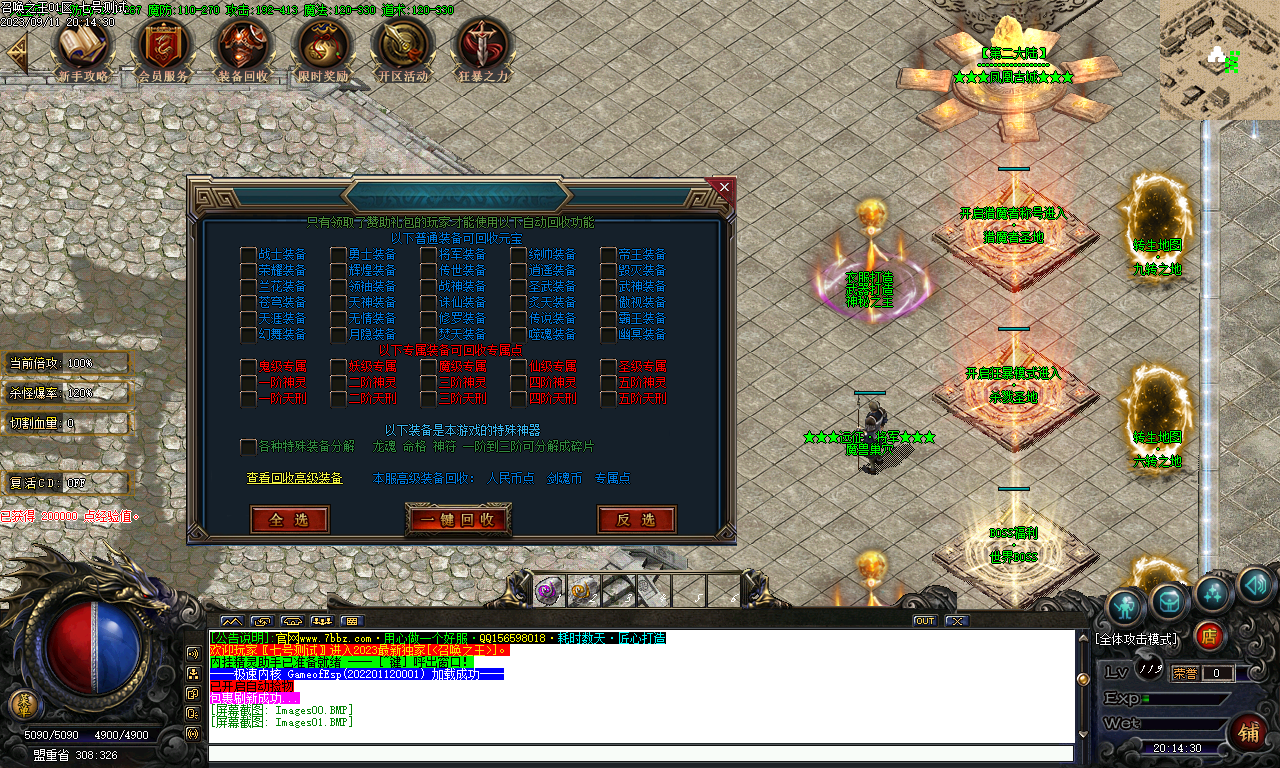Check the 帝王装备 recycle checkbox
The height and width of the screenshot is (768, 1280).
point(607,253)
